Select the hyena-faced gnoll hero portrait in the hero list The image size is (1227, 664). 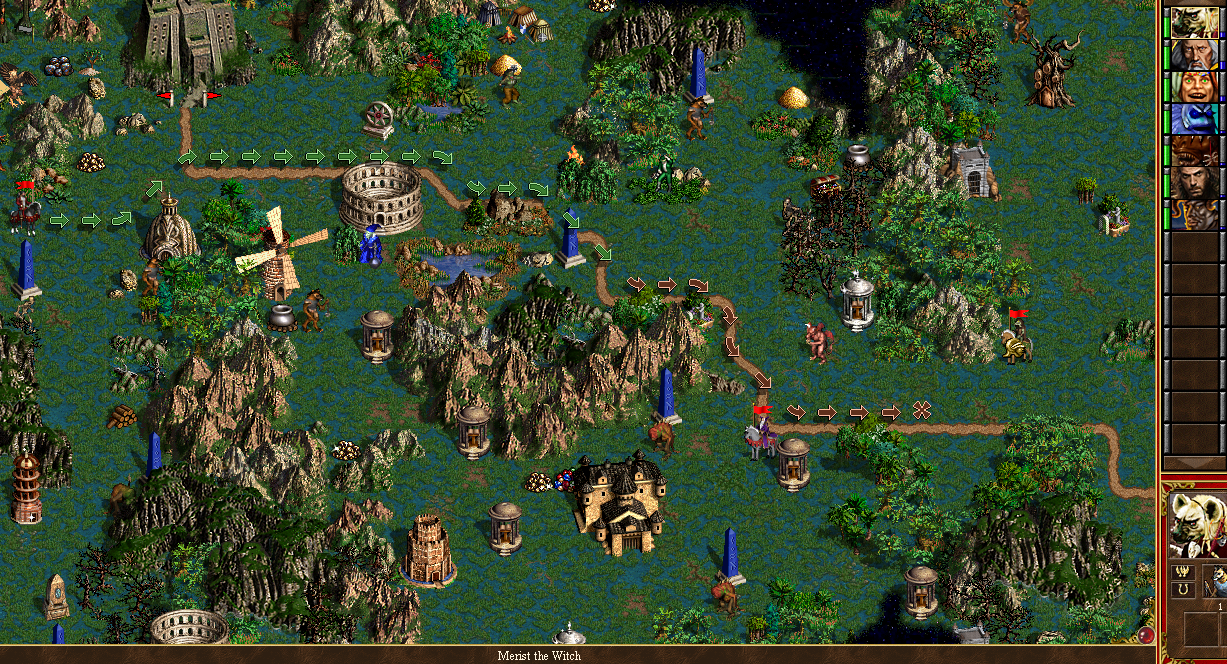click(1193, 22)
